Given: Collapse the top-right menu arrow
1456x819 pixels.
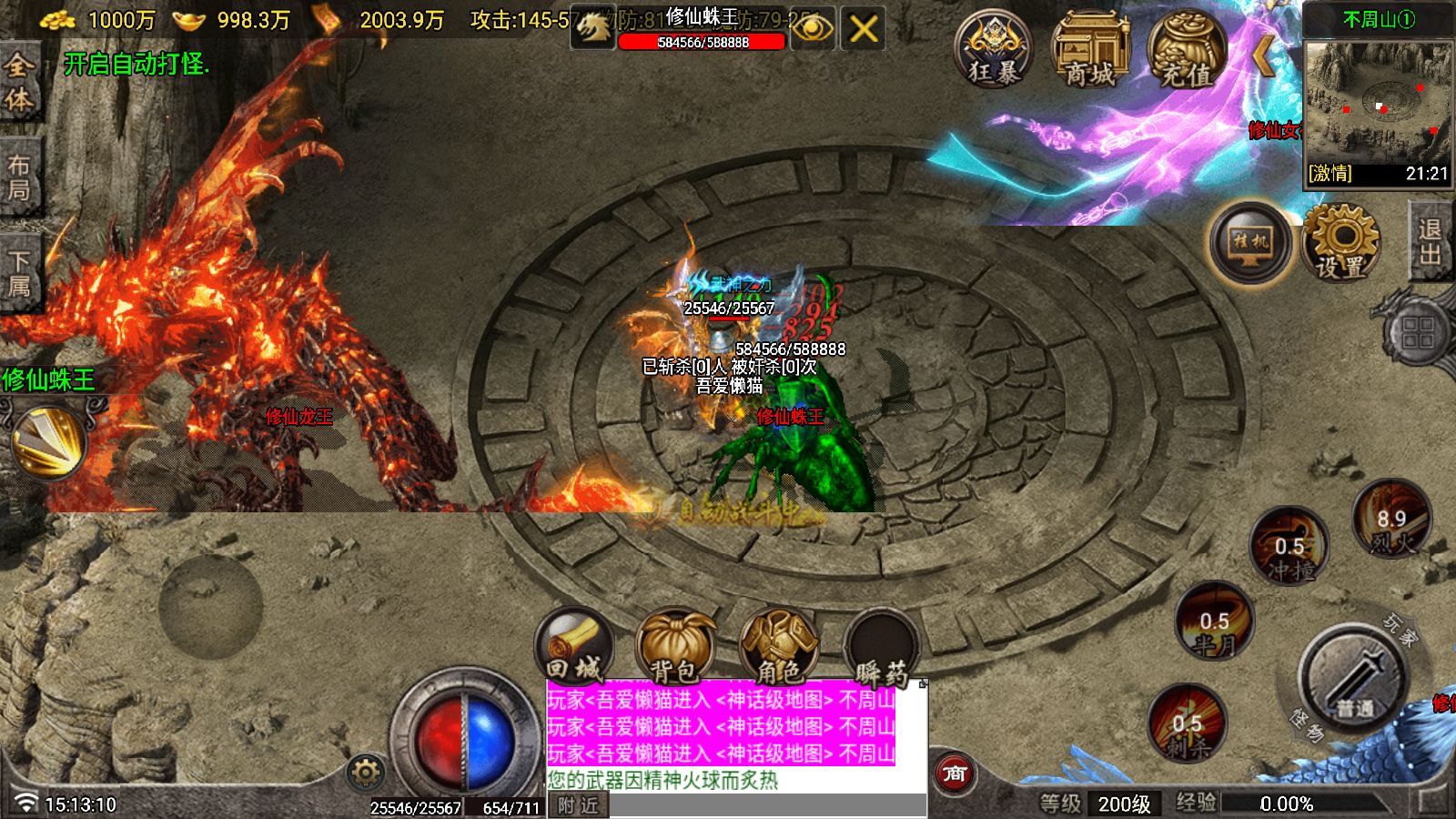Looking at the screenshot, I should 1263,55.
